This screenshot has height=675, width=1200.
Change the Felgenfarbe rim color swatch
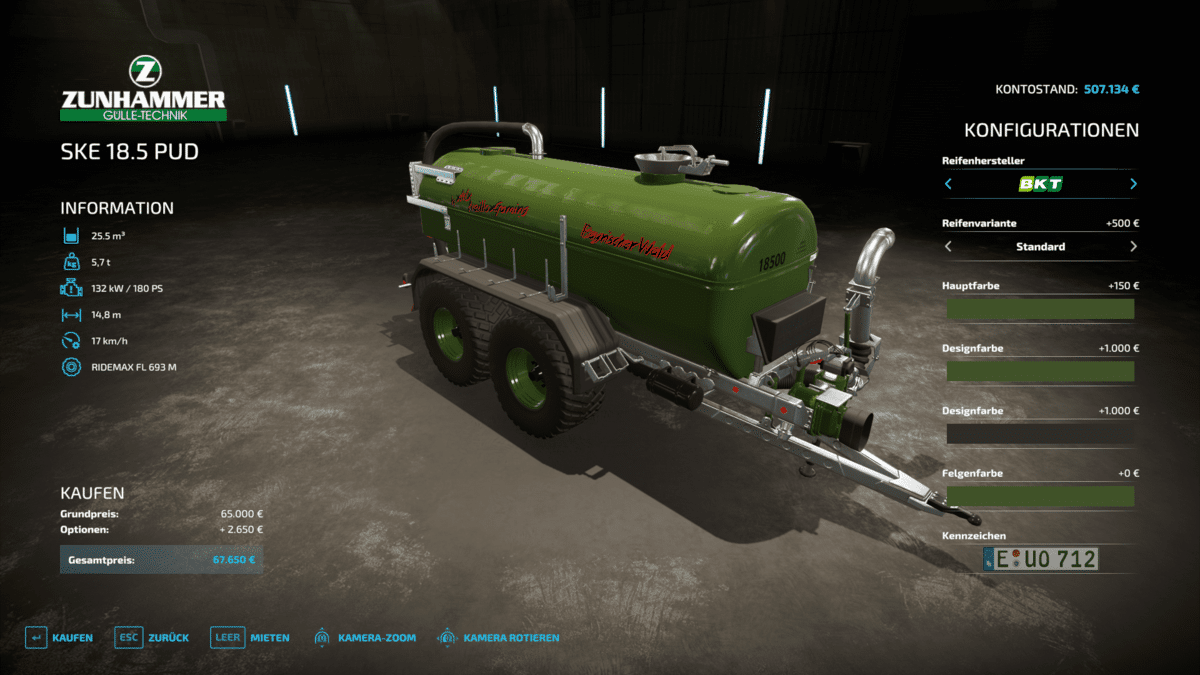point(1040,496)
